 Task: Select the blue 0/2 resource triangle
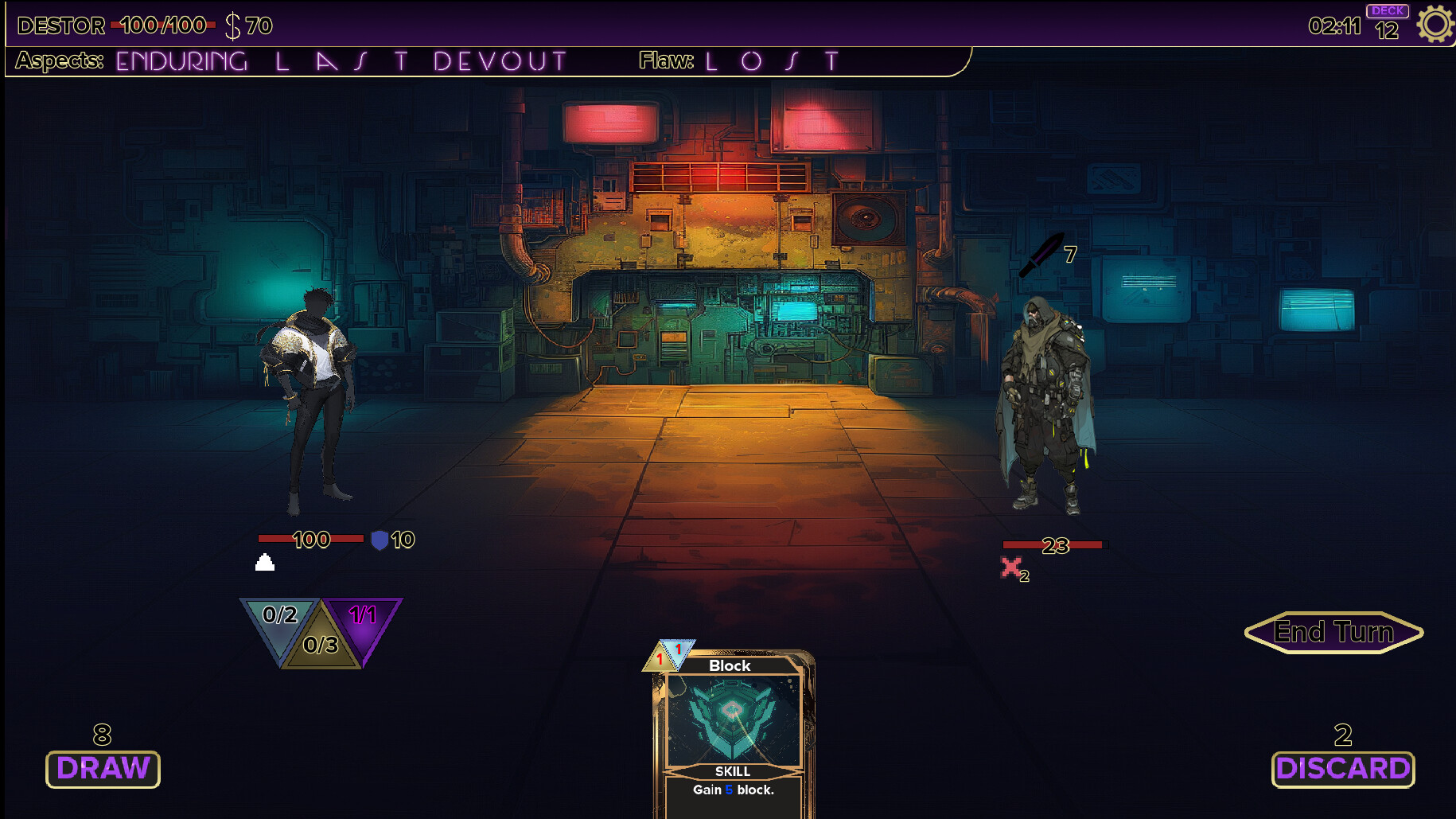point(279,617)
